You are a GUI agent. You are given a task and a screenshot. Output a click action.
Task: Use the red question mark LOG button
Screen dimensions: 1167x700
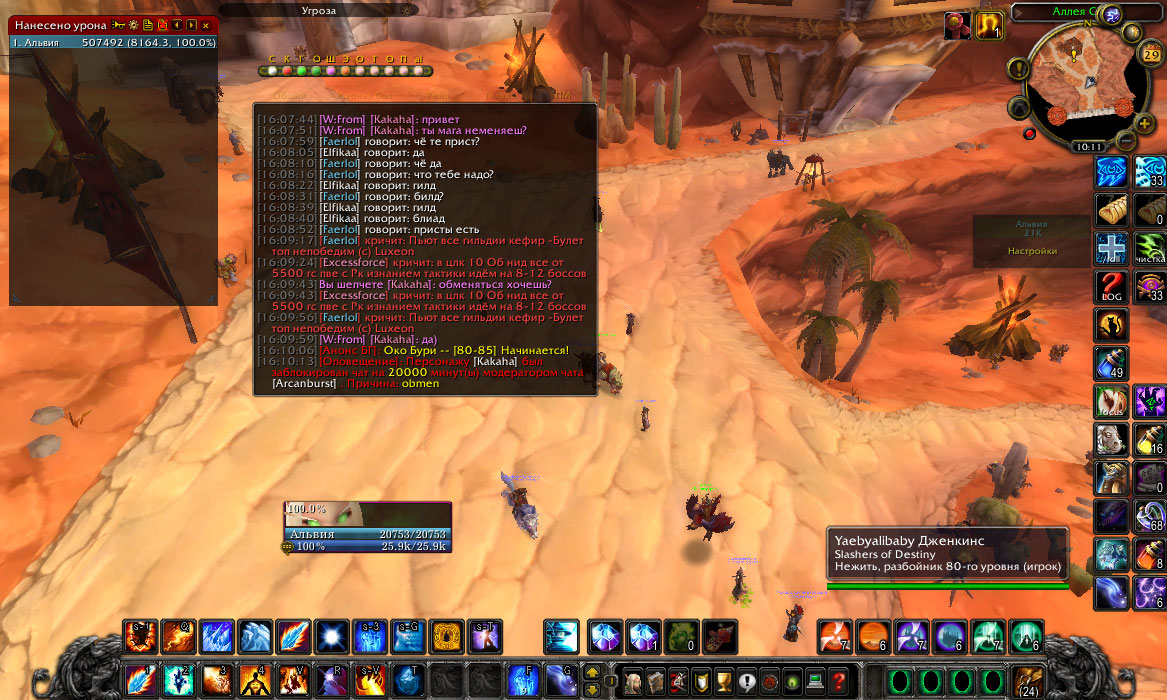click(1112, 287)
